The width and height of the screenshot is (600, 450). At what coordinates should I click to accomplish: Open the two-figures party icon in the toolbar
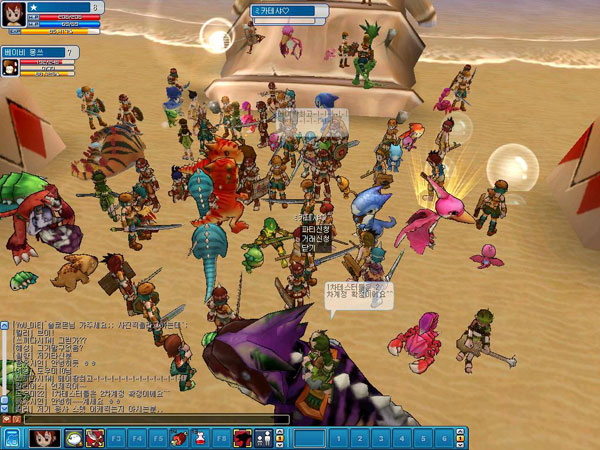pos(263,438)
